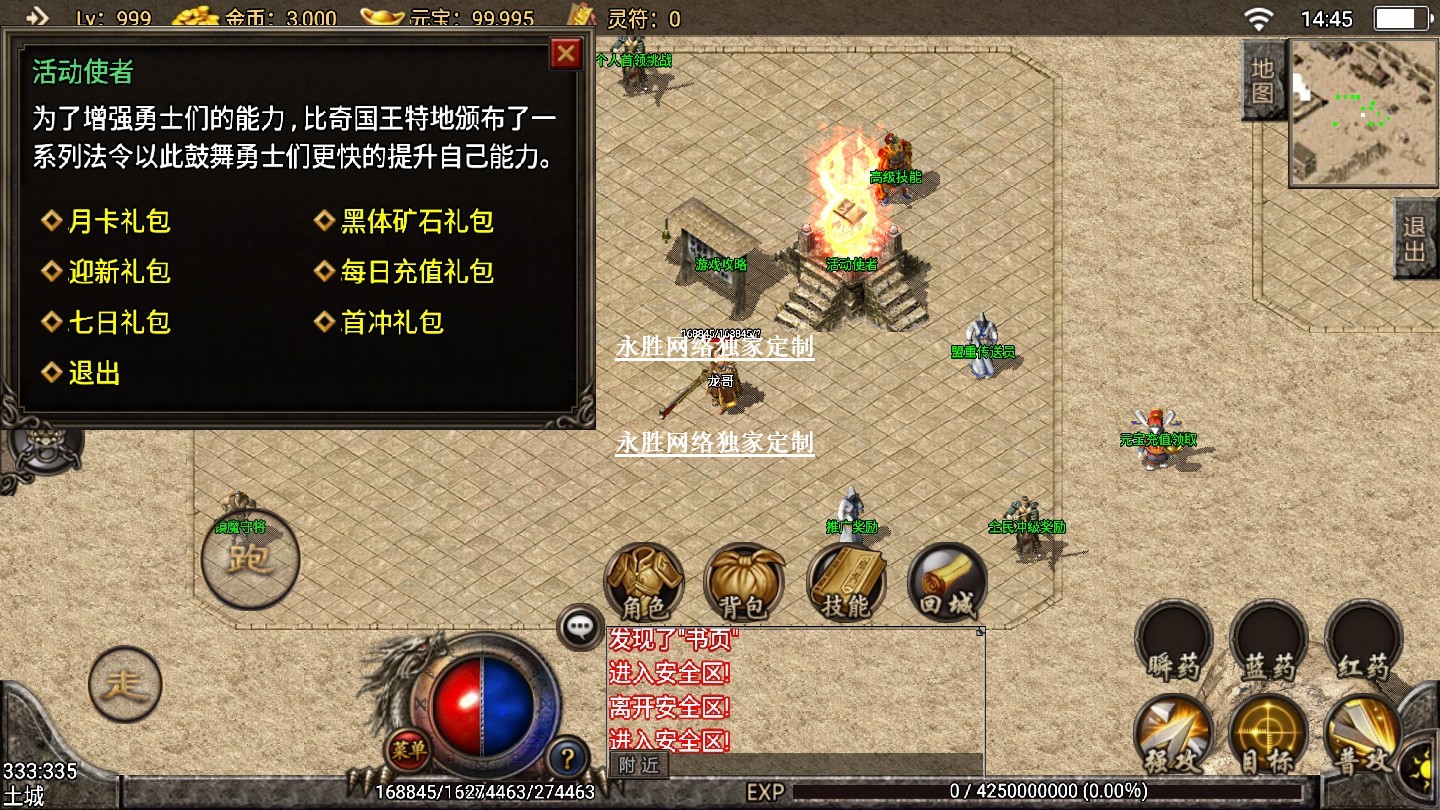This screenshot has height=810, width=1440.
Task: Select the 首冲礼包 option
Action: pyautogui.click(x=391, y=322)
